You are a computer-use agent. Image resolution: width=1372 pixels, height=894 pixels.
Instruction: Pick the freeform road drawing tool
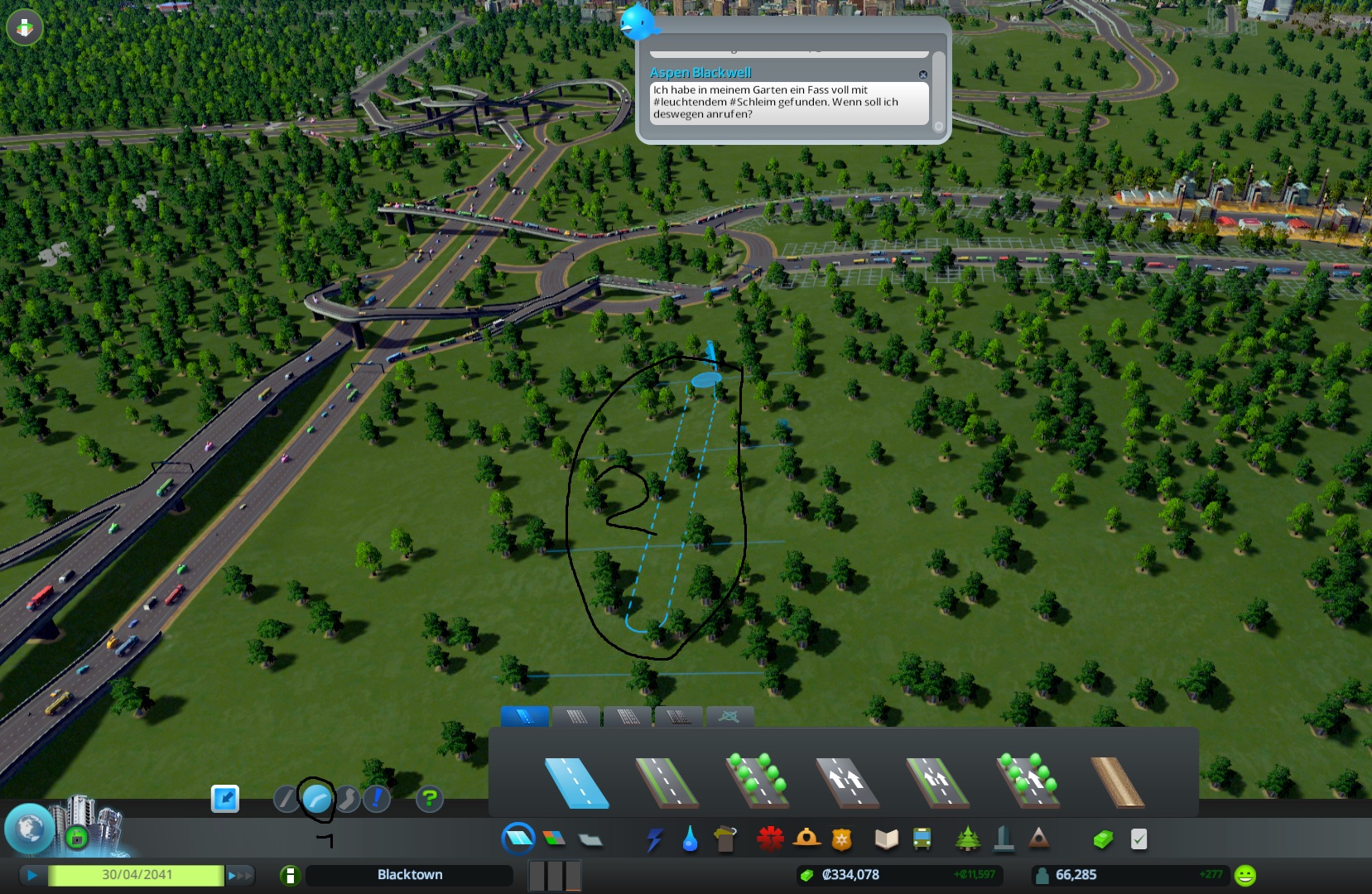pyautogui.click(x=347, y=799)
